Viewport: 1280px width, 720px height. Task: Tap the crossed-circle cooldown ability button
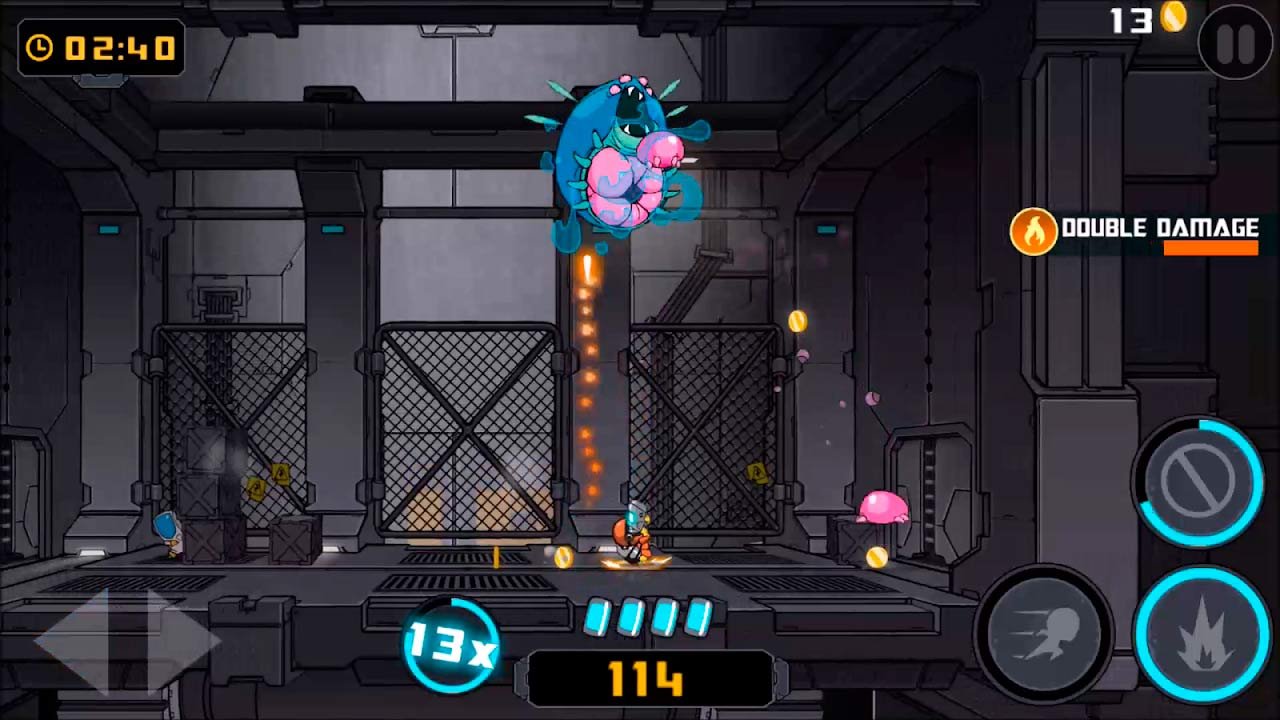[x=1197, y=482]
